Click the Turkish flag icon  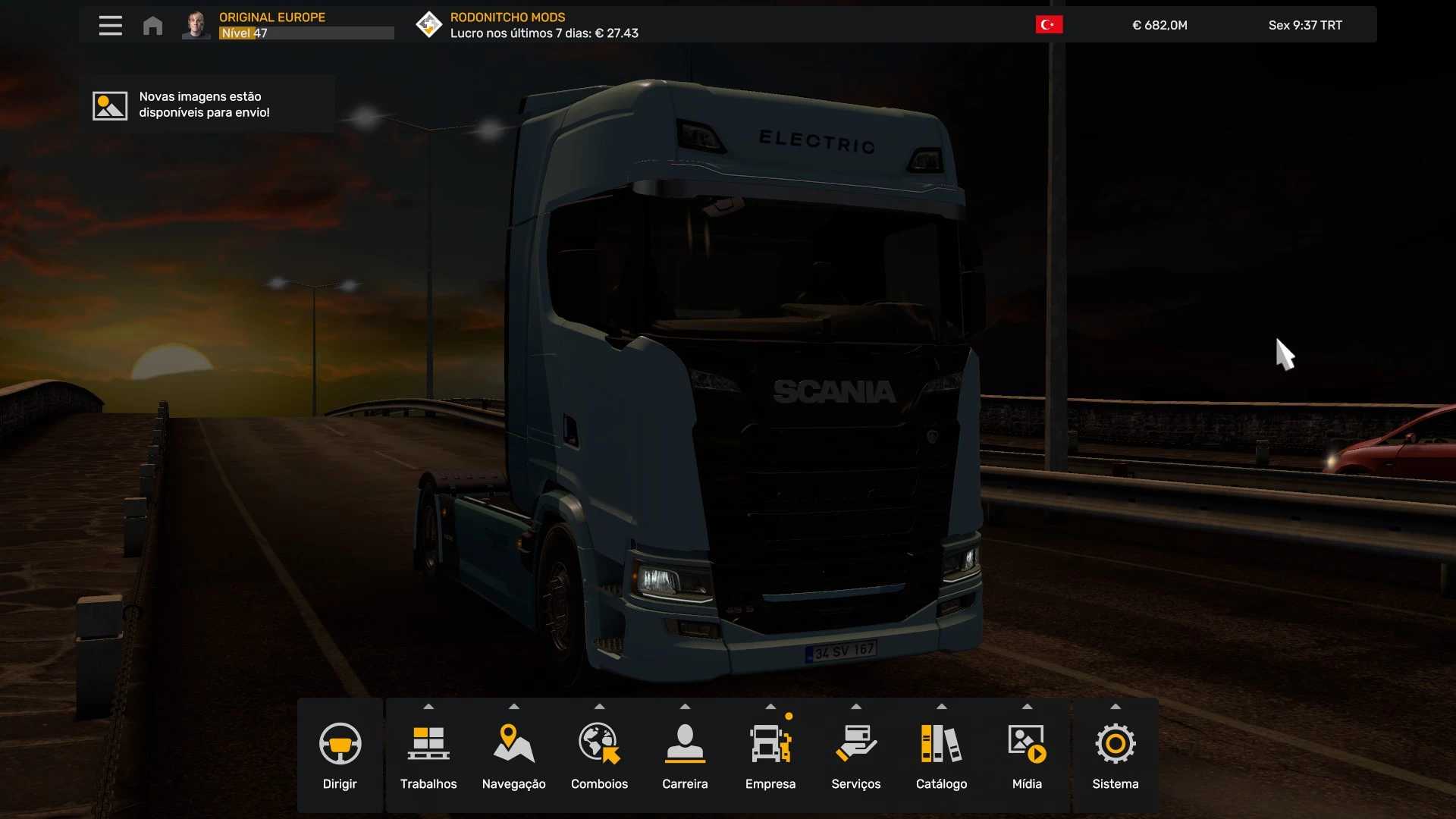1049,25
